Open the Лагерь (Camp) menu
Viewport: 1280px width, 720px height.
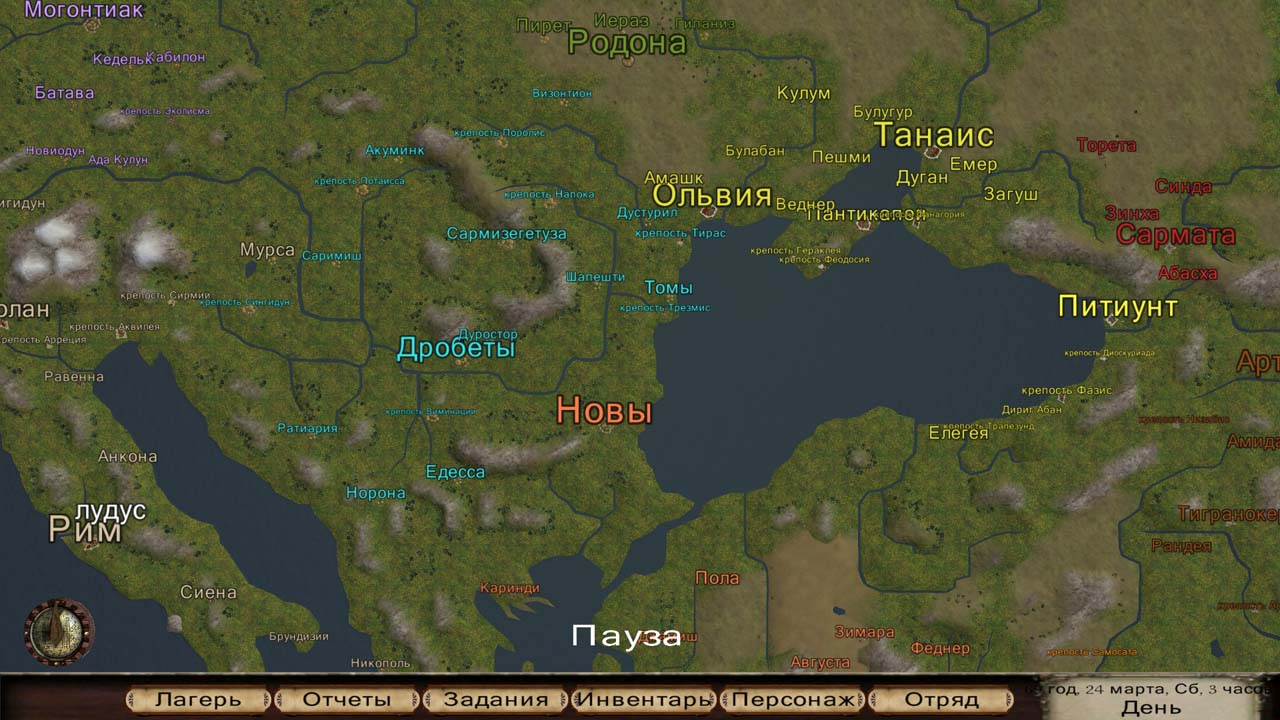tap(199, 699)
